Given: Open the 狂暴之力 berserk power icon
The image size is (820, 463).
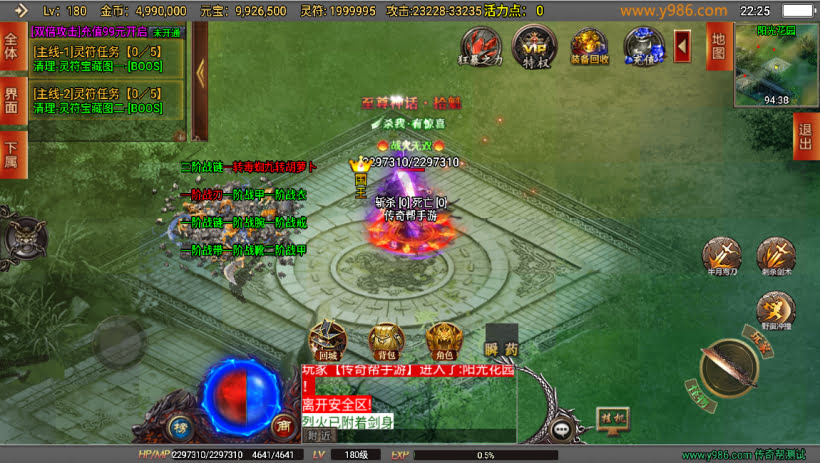Looking at the screenshot, I should [480, 45].
